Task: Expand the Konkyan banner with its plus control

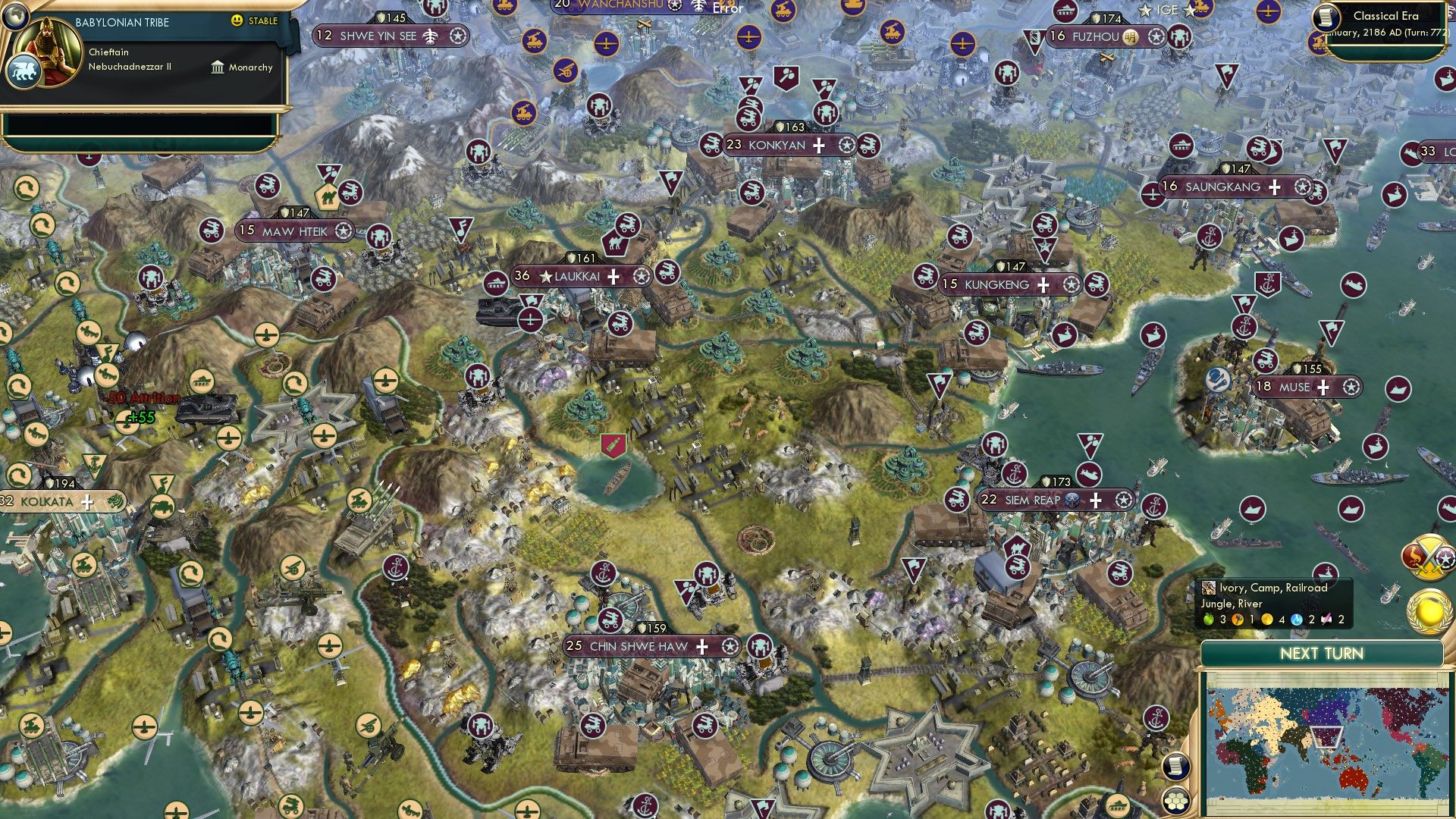Action: coord(817,147)
